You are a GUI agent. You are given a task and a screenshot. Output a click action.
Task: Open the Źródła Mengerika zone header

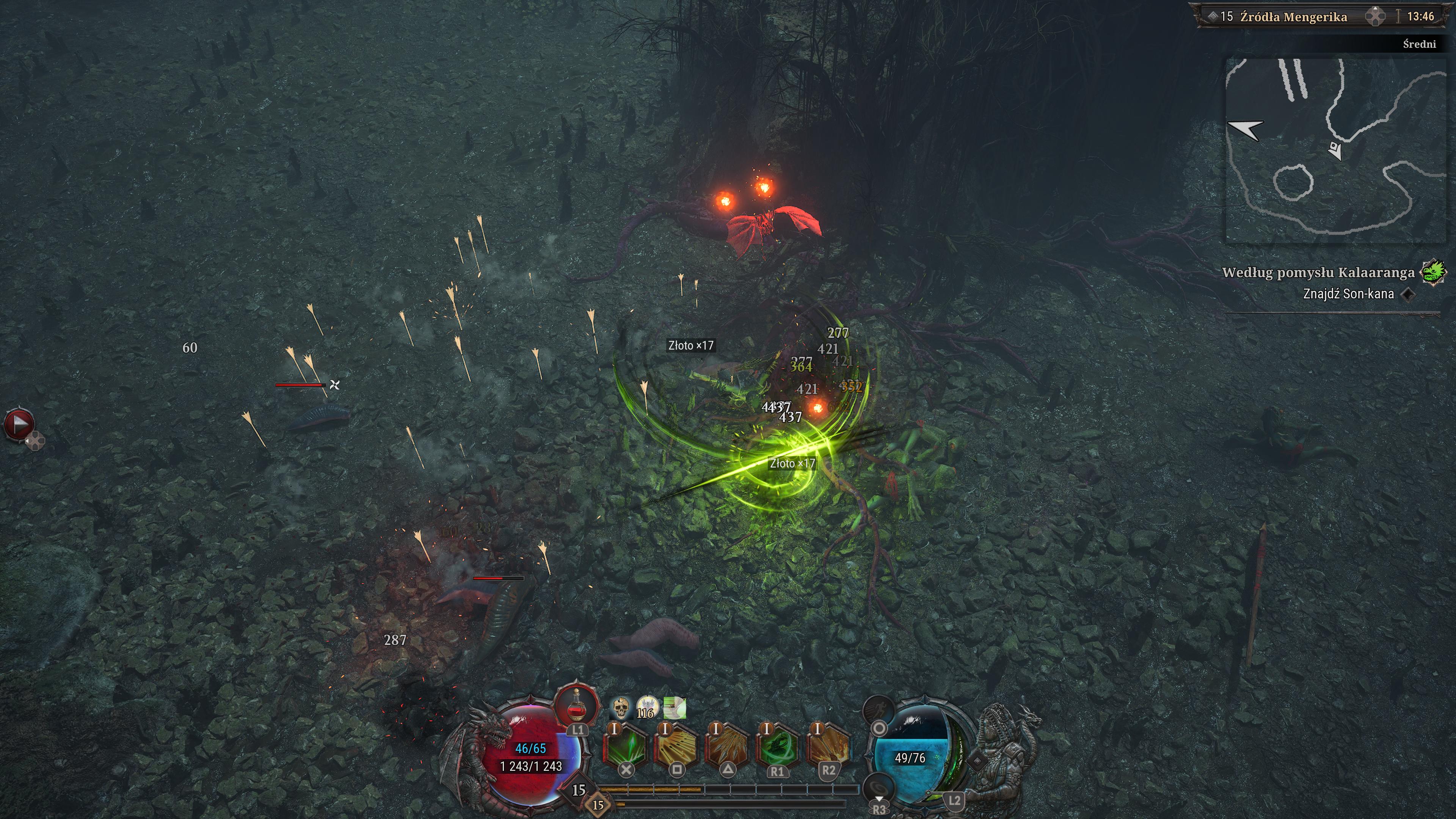[x=1293, y=17]
